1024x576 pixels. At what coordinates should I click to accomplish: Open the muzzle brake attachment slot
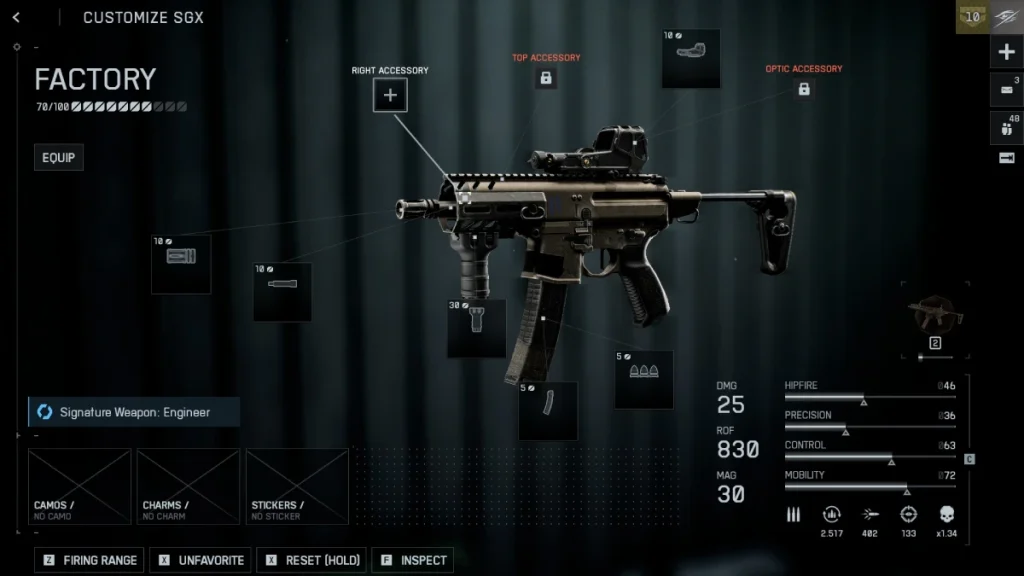coord(181,263)
